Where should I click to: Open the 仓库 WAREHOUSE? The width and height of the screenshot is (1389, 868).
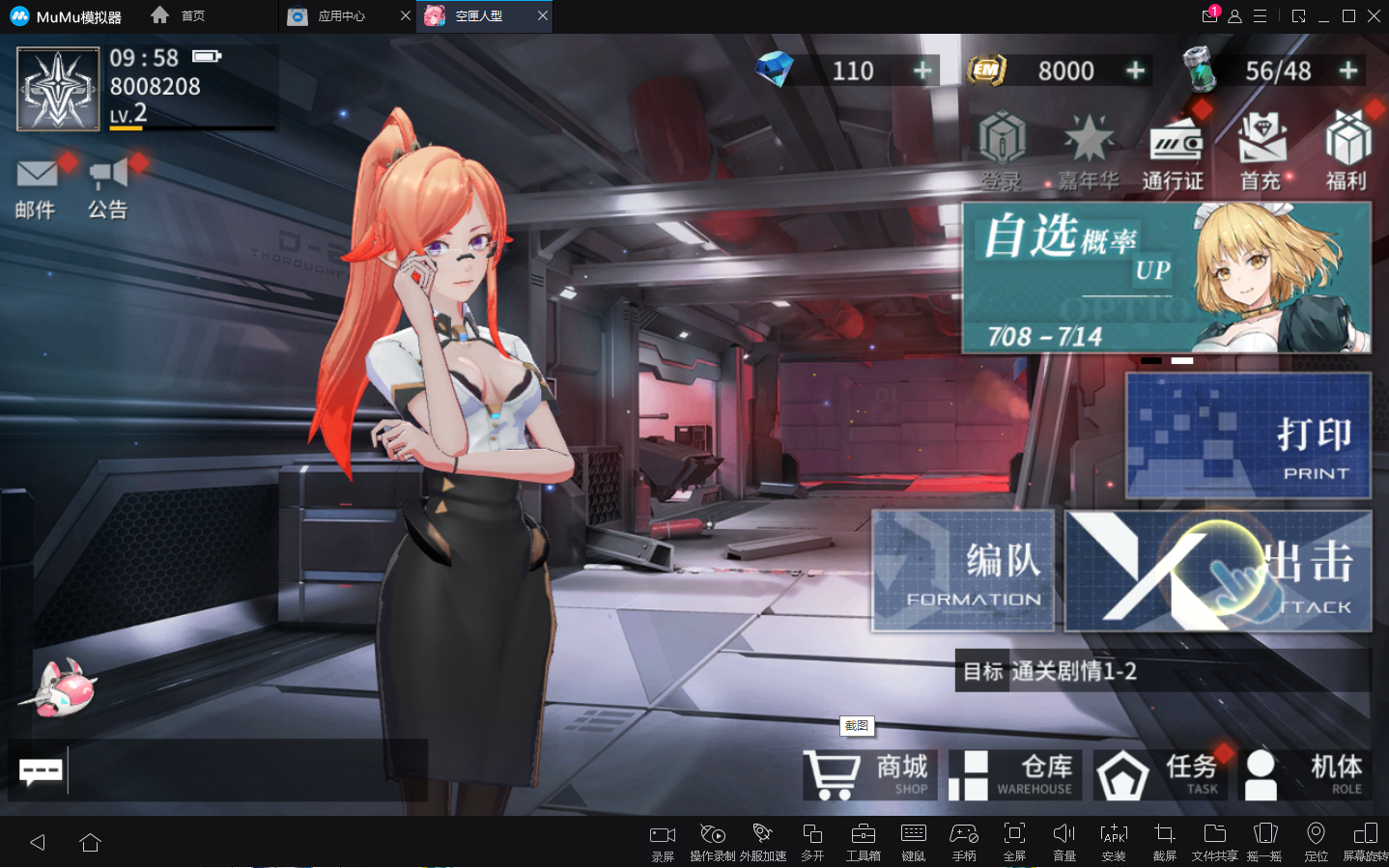point(1014,775)
